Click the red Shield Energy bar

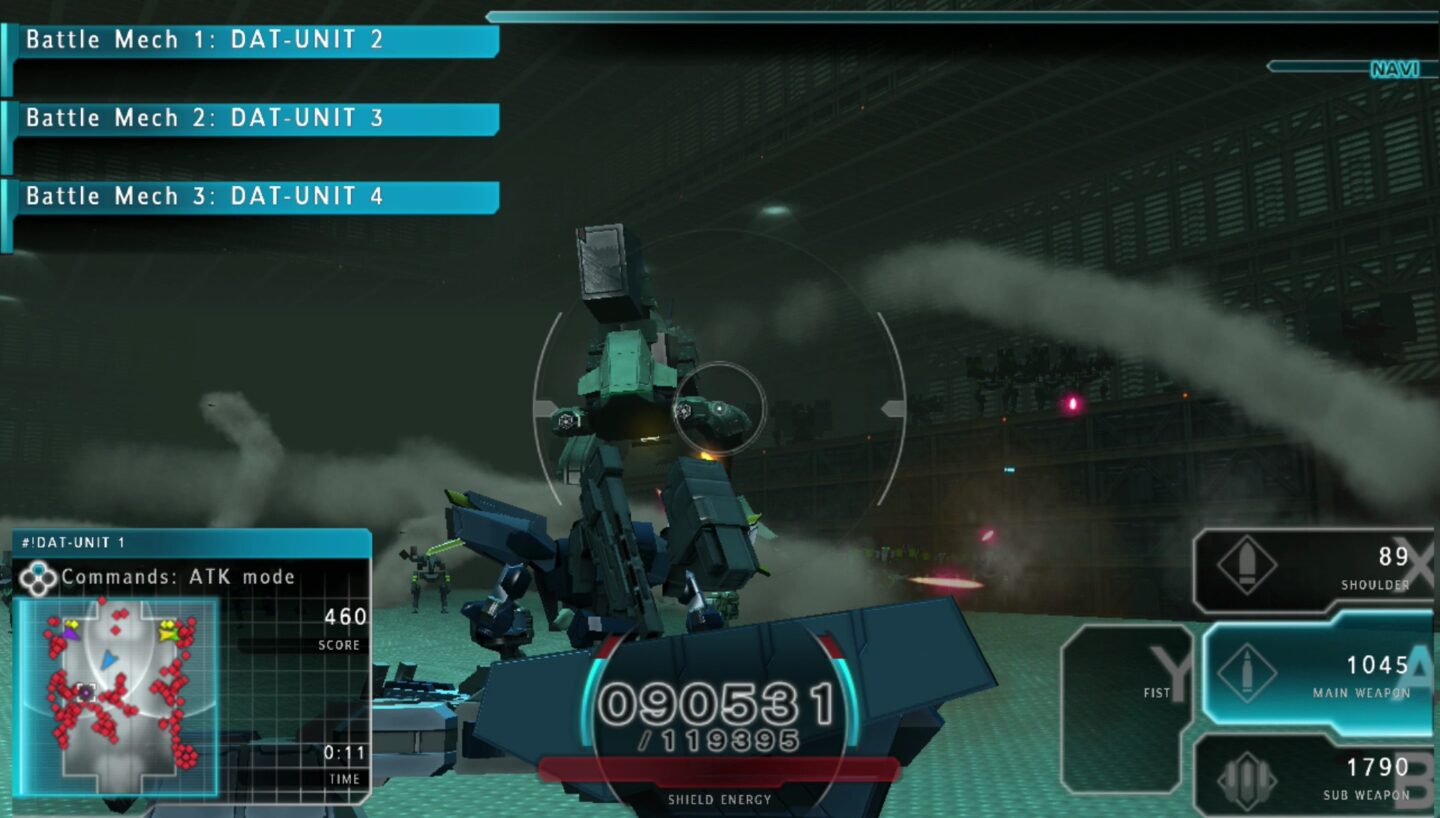[x=720, y=770]
